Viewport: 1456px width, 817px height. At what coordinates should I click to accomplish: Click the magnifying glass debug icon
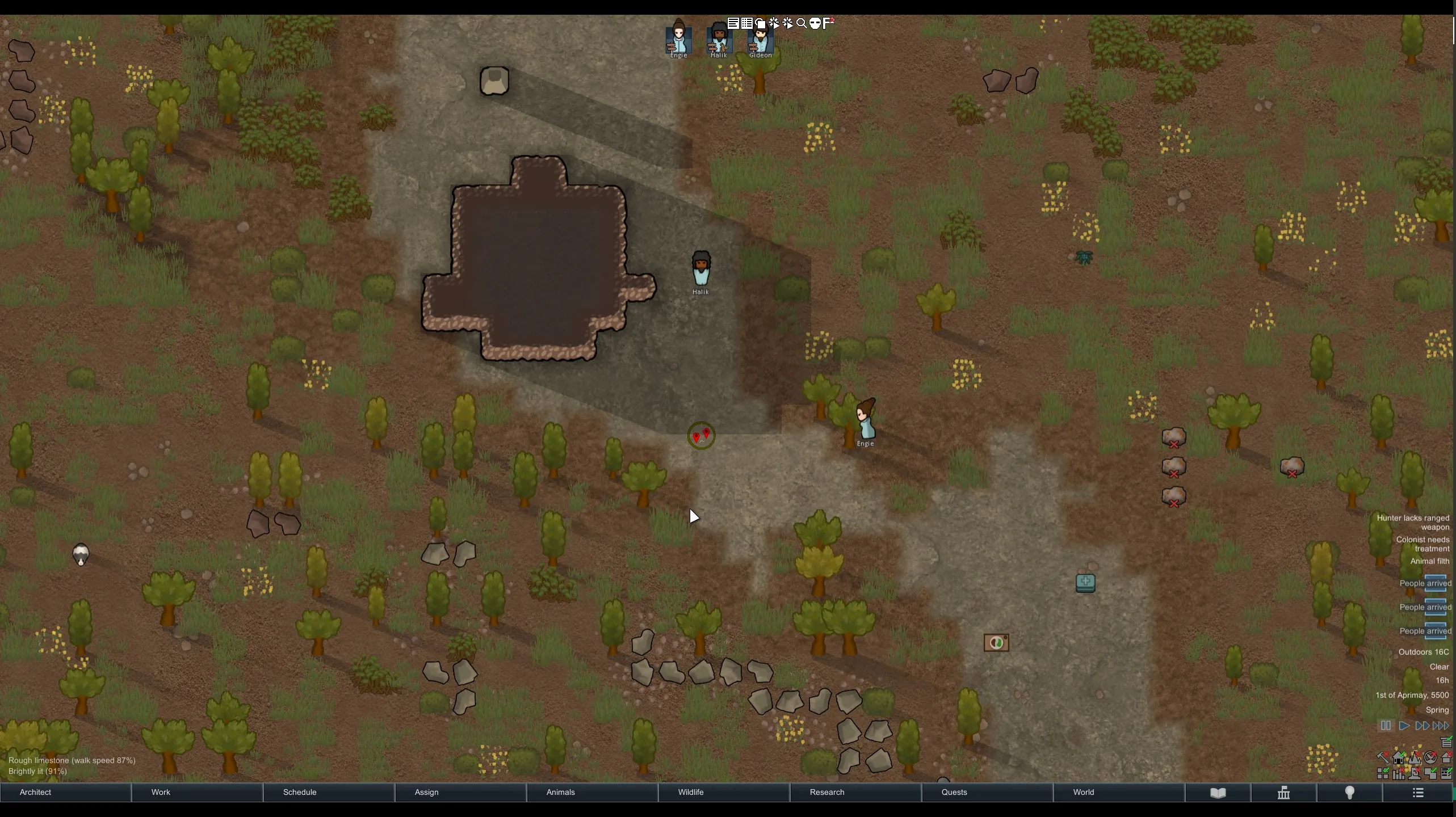point(802,23)
